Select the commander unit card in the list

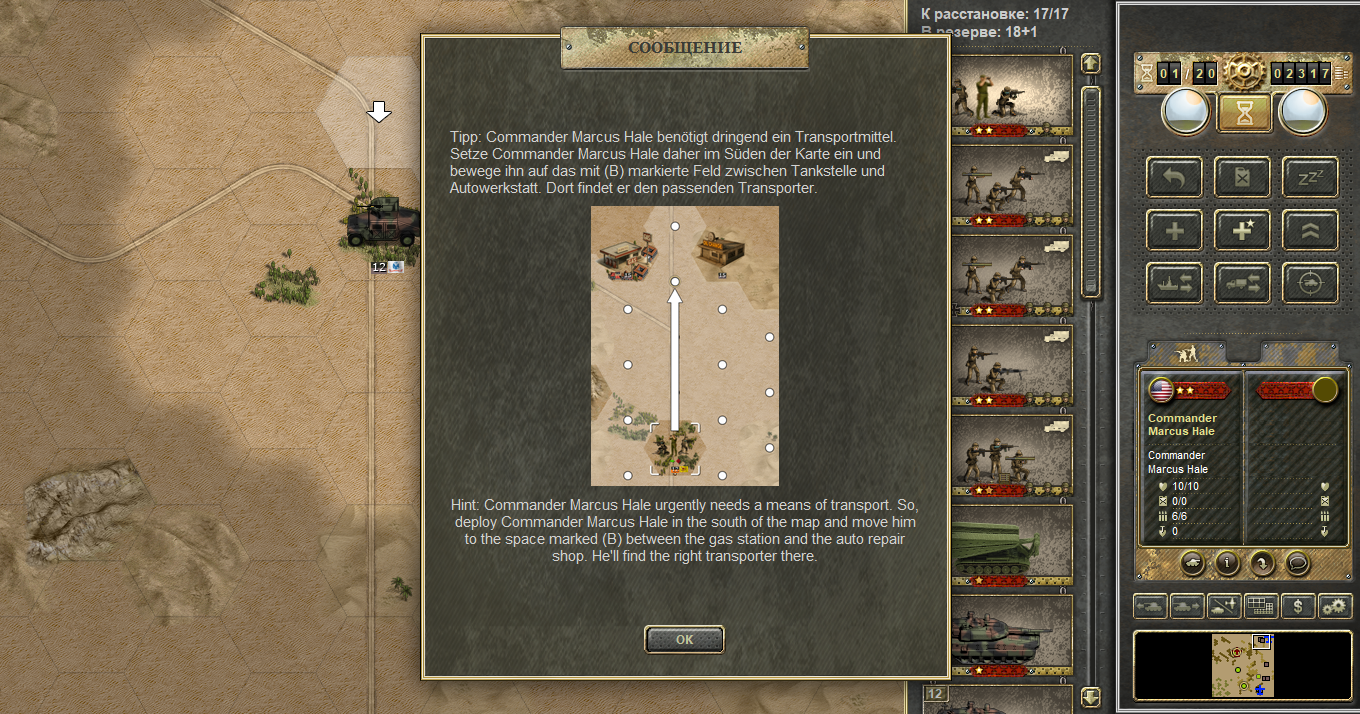[x=1010, y=96]
